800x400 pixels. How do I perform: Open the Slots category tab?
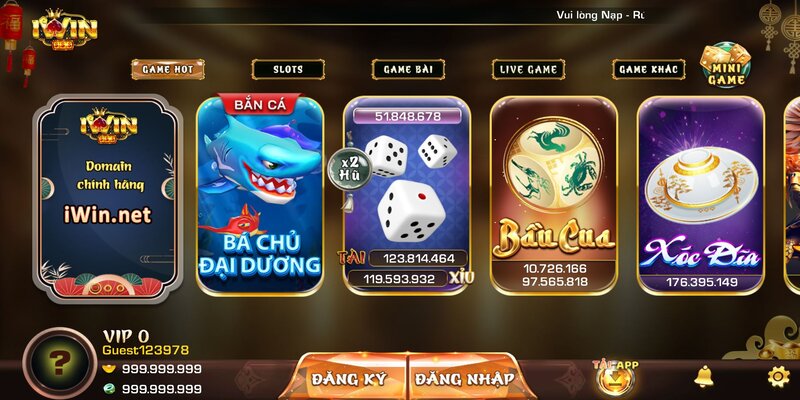(288, 69)
